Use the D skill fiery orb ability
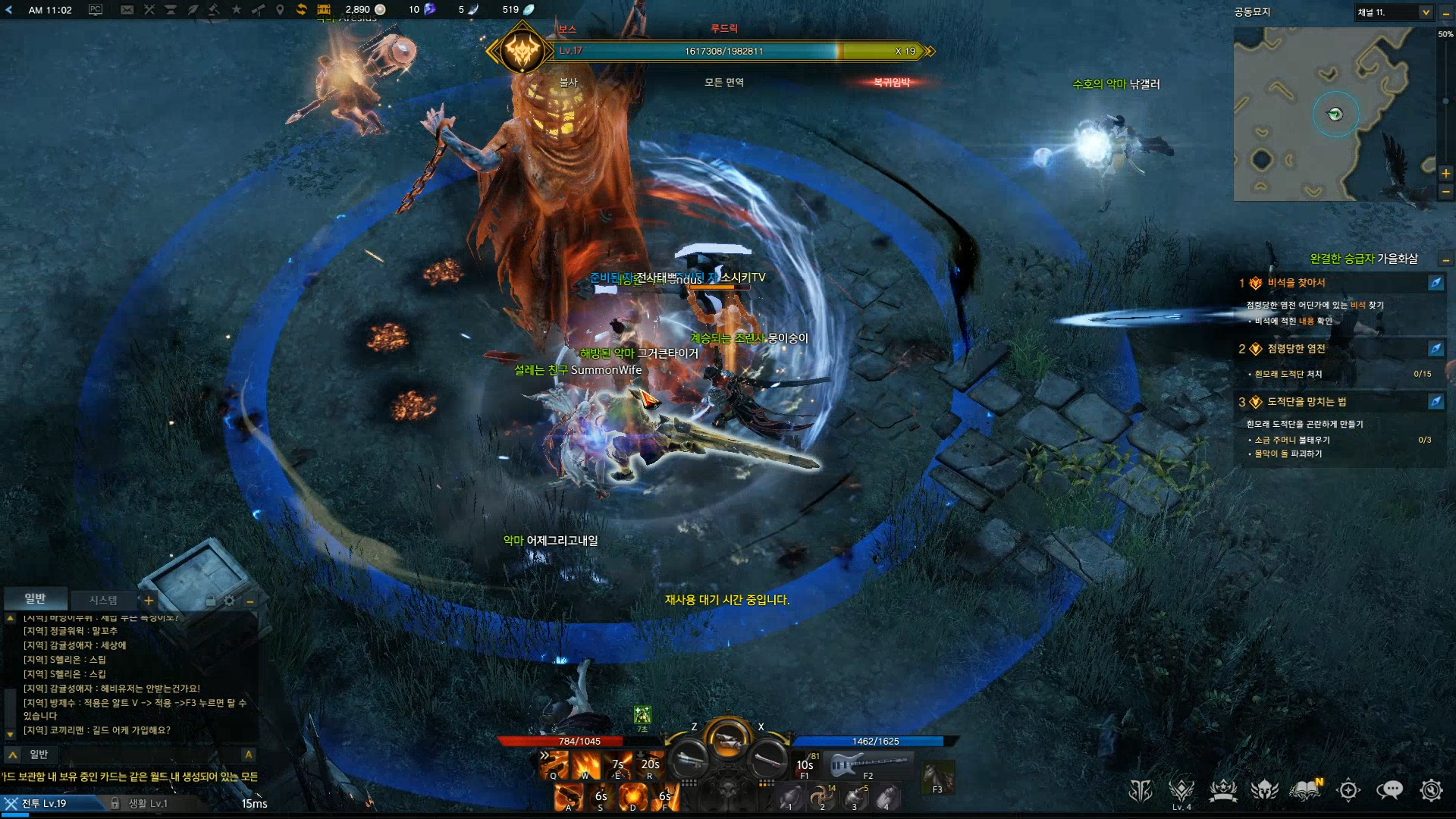This screenshot has height=819, width=1456. (x=632, y=796)
